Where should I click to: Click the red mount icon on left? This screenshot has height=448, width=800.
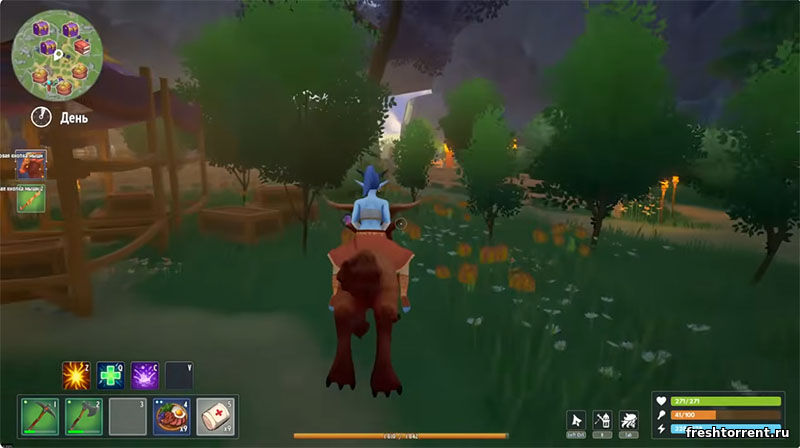(29, 163)
